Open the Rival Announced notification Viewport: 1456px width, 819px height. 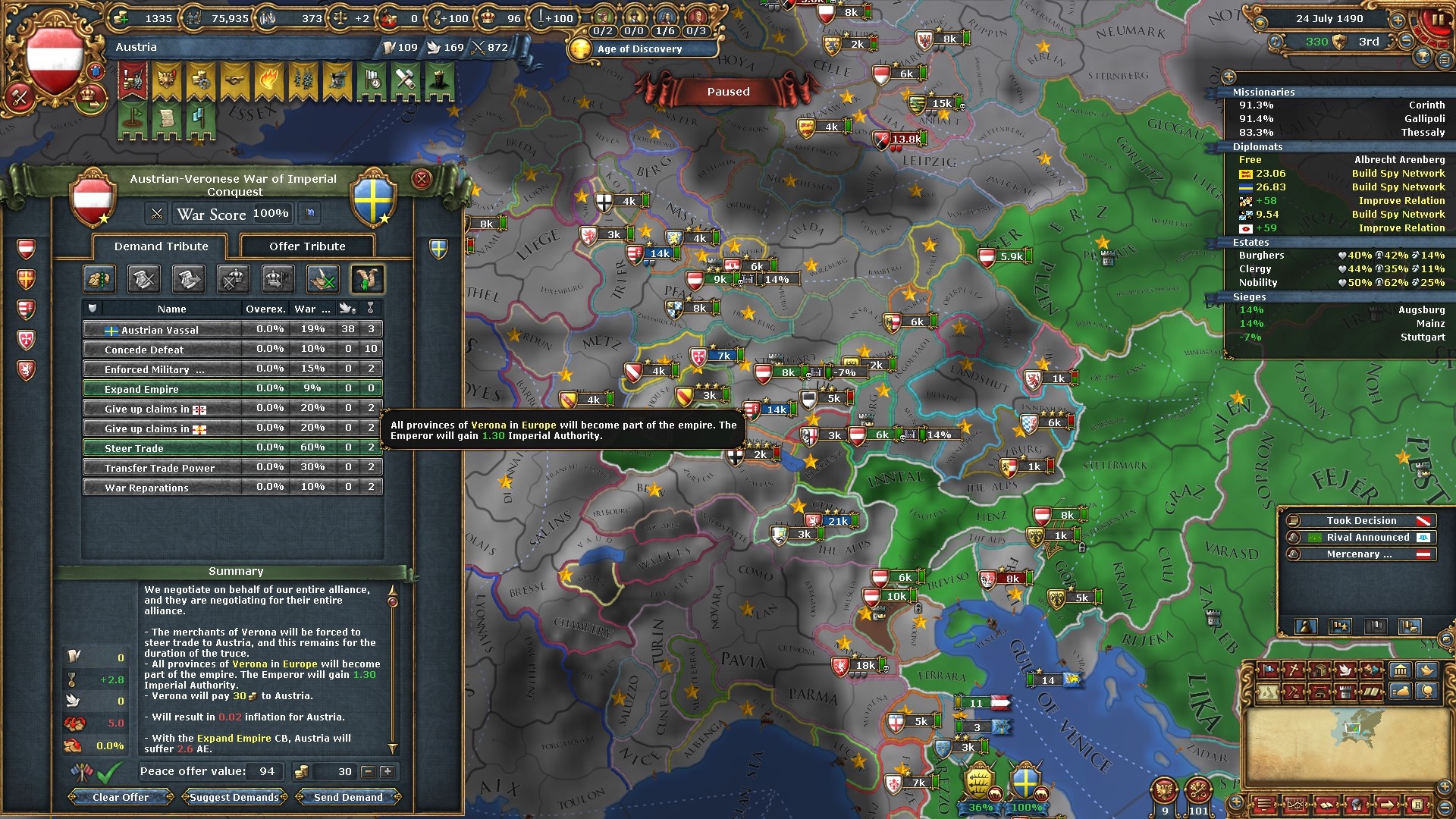click(1367, 538)
